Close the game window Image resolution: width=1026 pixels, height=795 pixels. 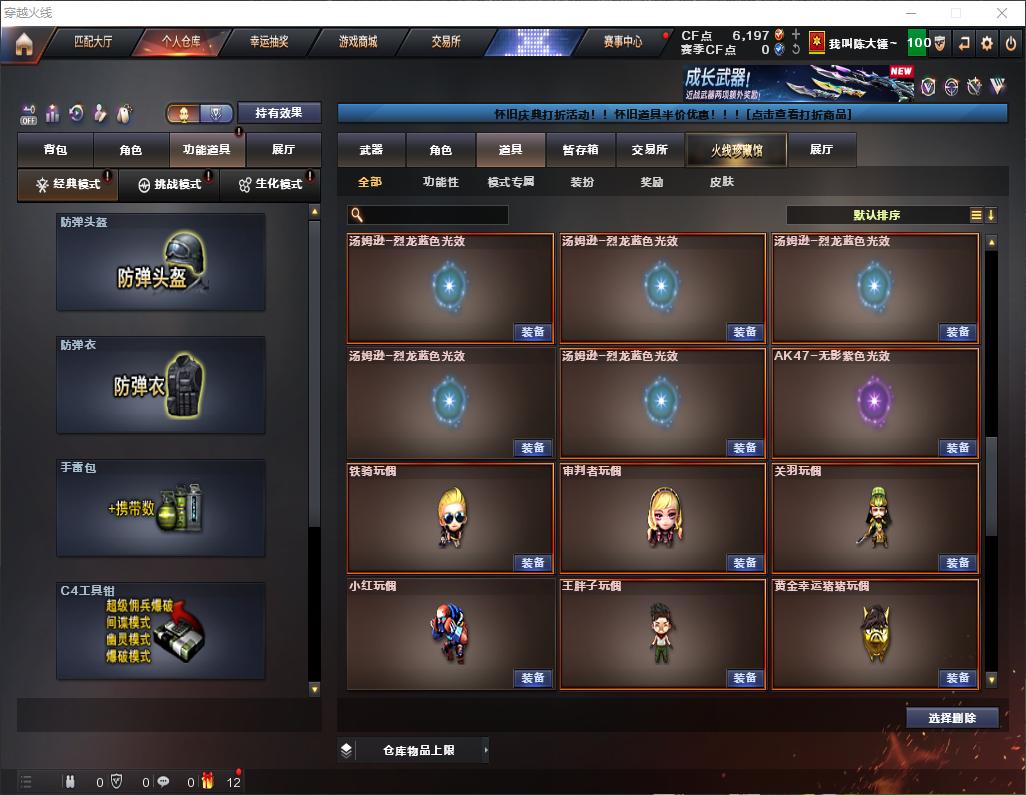pyautogui.click(x=1001, y=13)
